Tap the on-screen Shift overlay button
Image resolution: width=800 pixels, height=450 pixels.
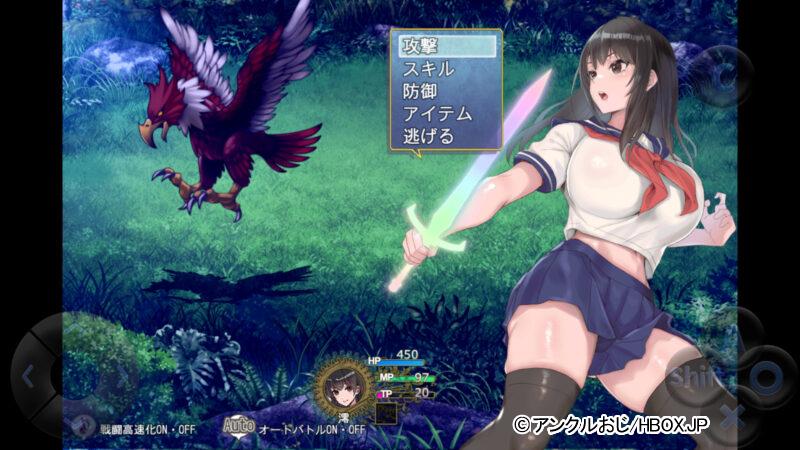(x=690, y=377)
